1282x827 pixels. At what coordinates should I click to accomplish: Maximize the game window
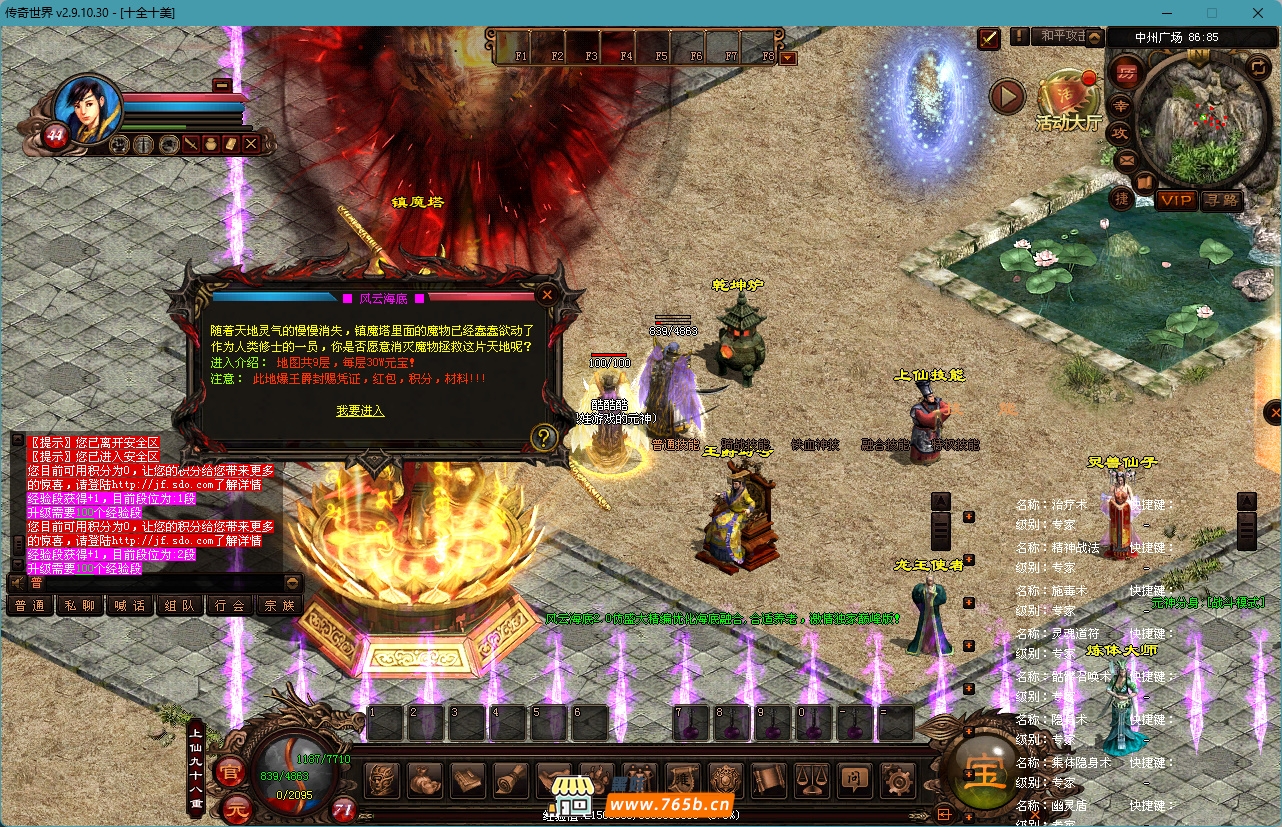point(1211,13)
